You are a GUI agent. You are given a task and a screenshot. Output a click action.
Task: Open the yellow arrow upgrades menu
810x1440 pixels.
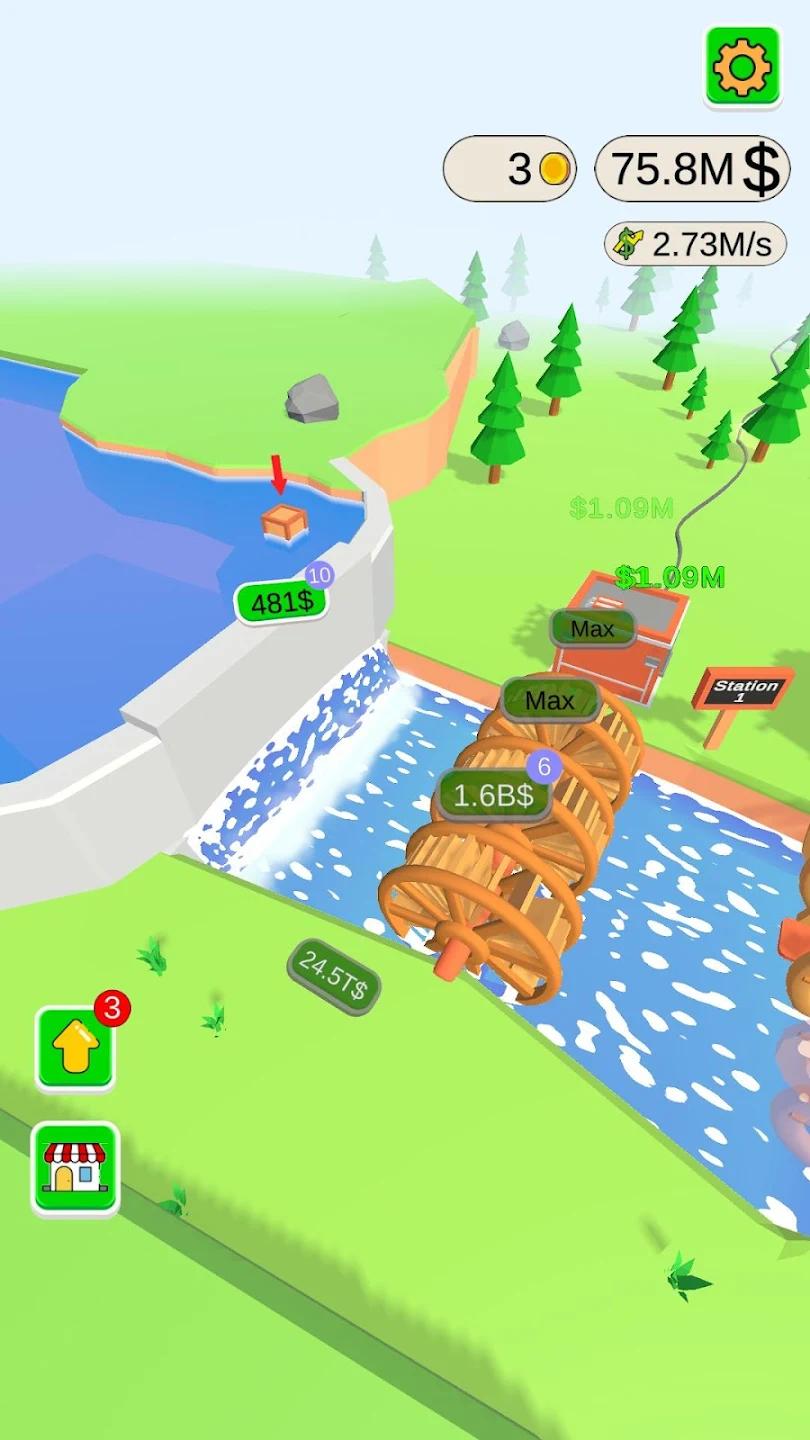tap(76, 1048)
